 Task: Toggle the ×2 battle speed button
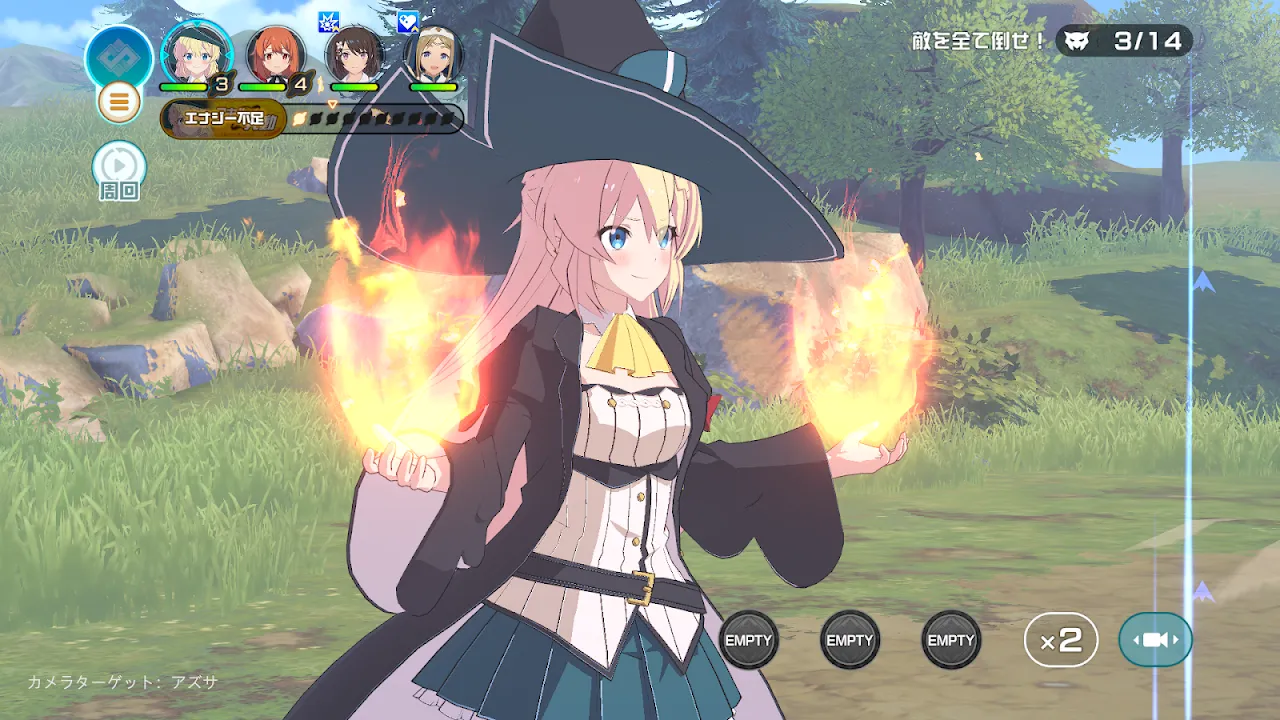coord(1061,640)
